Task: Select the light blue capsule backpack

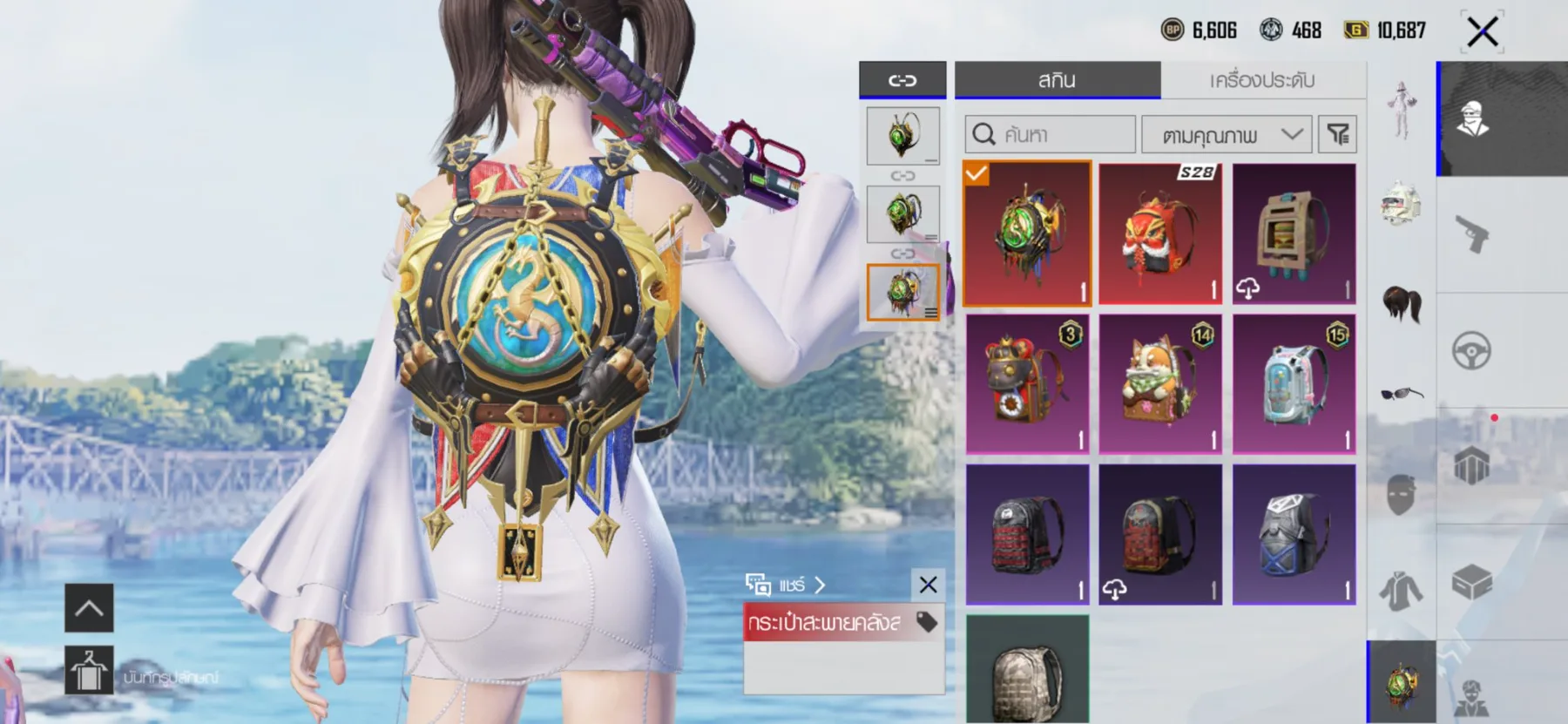Action: click(1294, 384)
